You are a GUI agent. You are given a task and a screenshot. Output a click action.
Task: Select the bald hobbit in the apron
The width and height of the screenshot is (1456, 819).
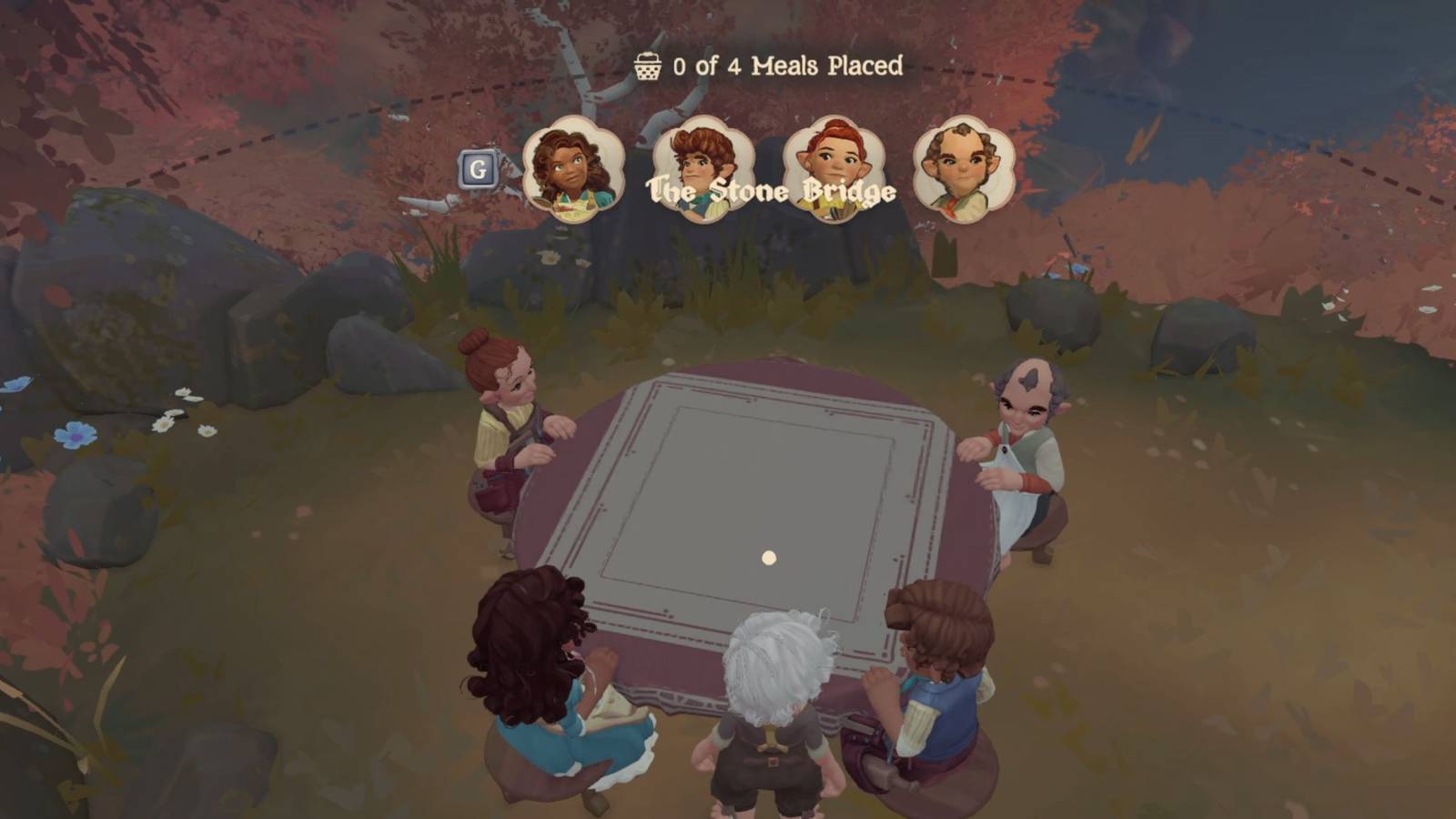1028,437
